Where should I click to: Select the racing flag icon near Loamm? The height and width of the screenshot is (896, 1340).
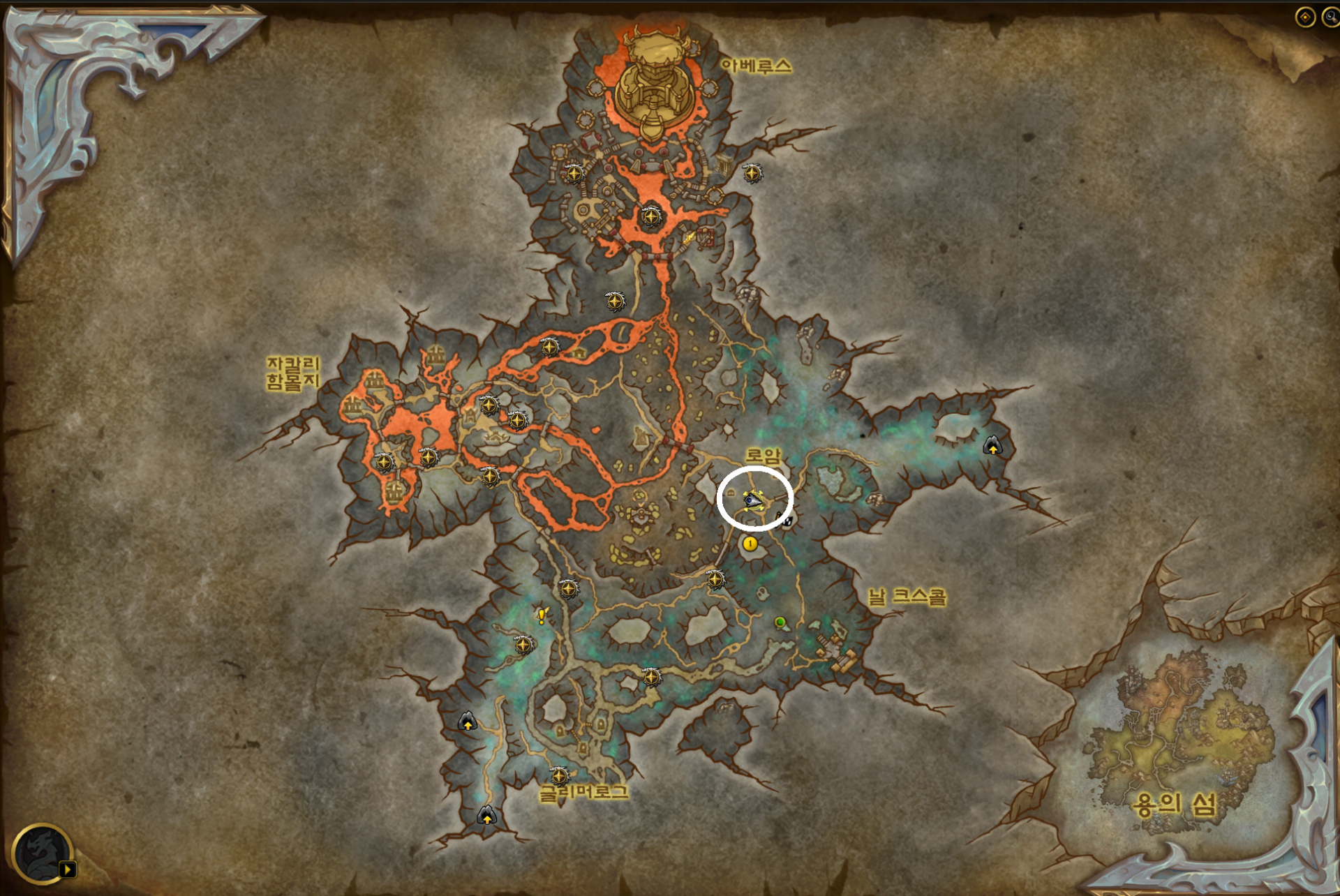787,522
